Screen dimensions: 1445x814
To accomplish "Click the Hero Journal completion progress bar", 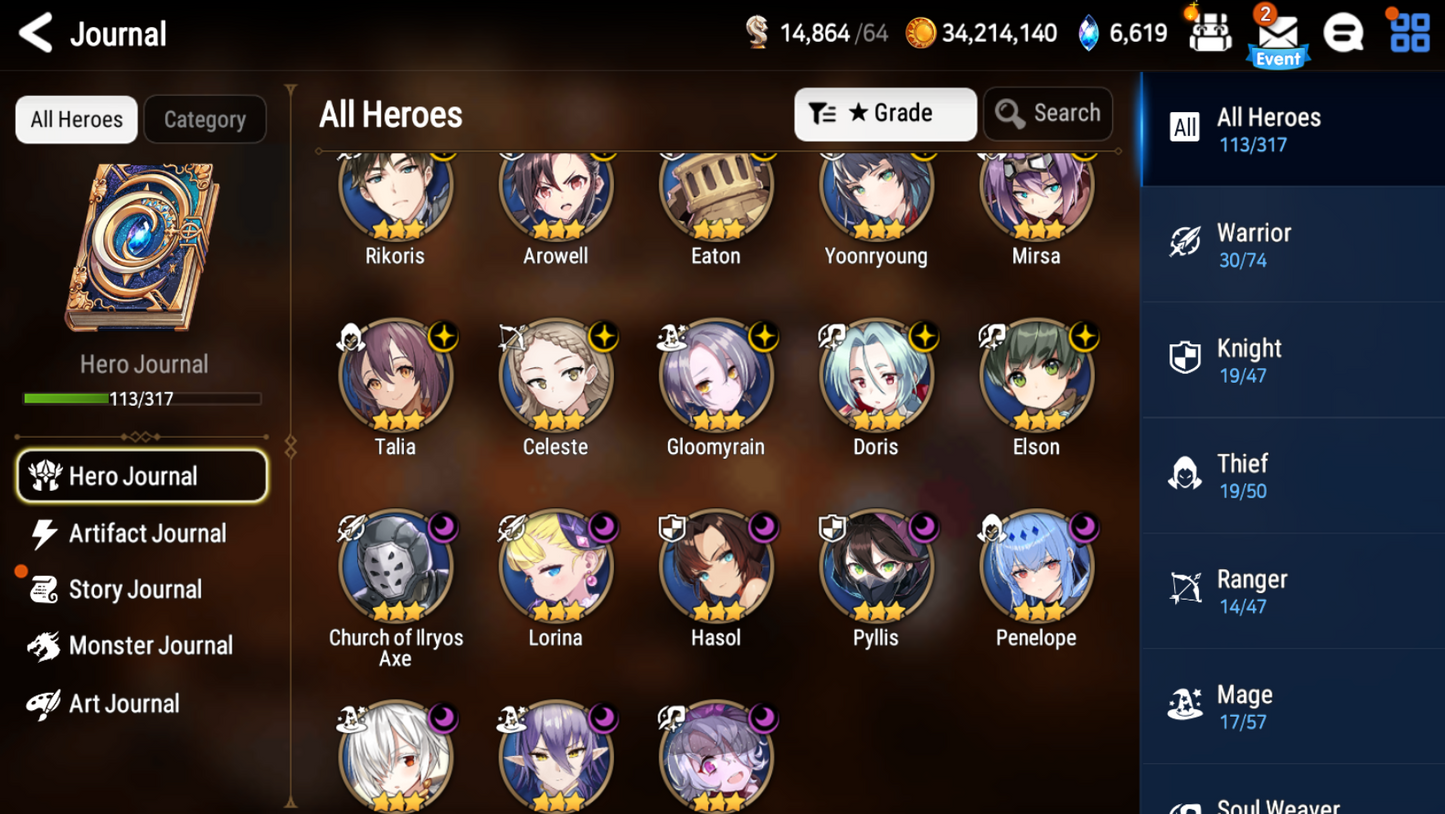I will [143, 399].
